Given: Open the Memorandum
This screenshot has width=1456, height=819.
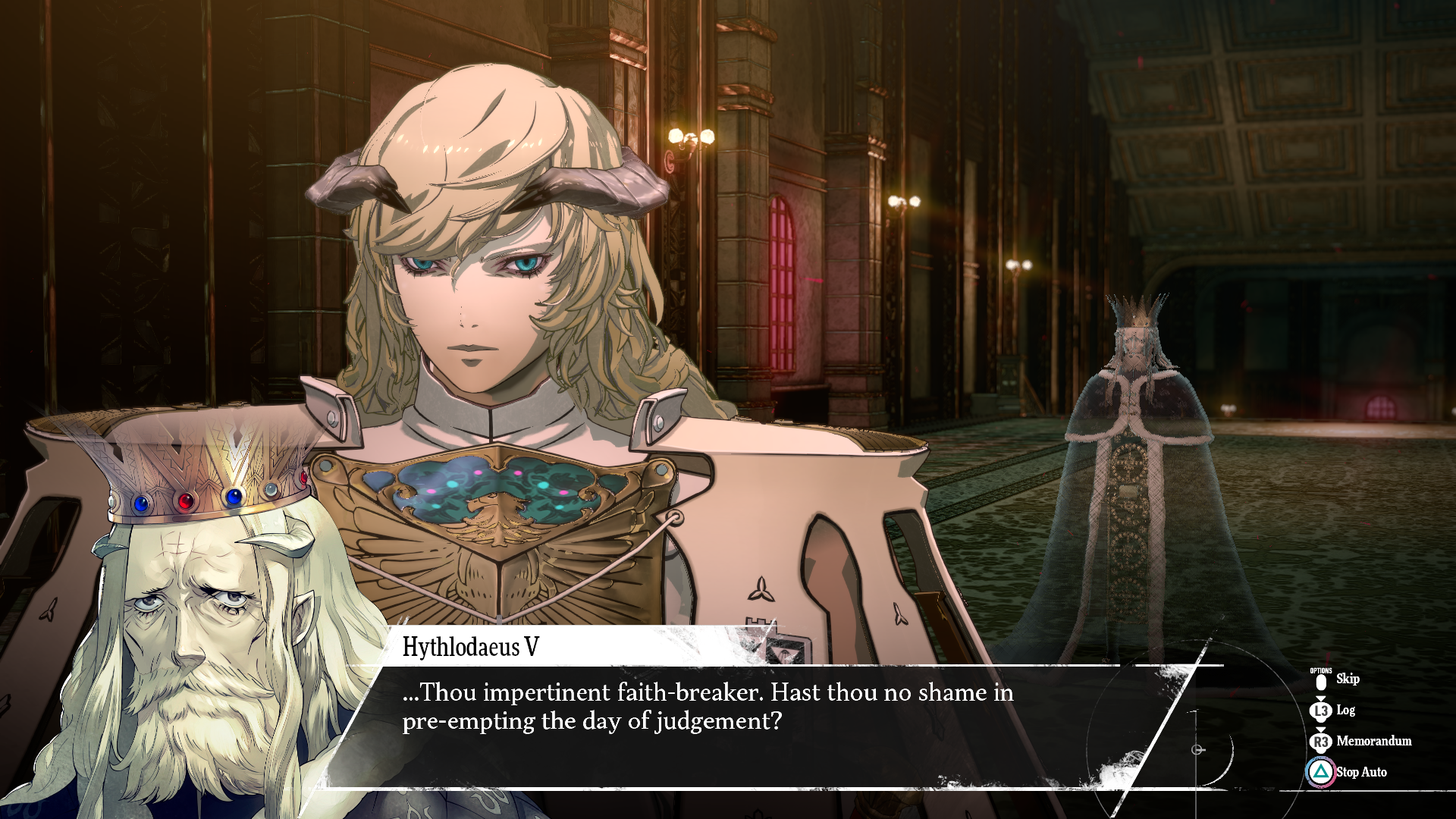Looking at the screenshot, I should [x=1373, y=741].
